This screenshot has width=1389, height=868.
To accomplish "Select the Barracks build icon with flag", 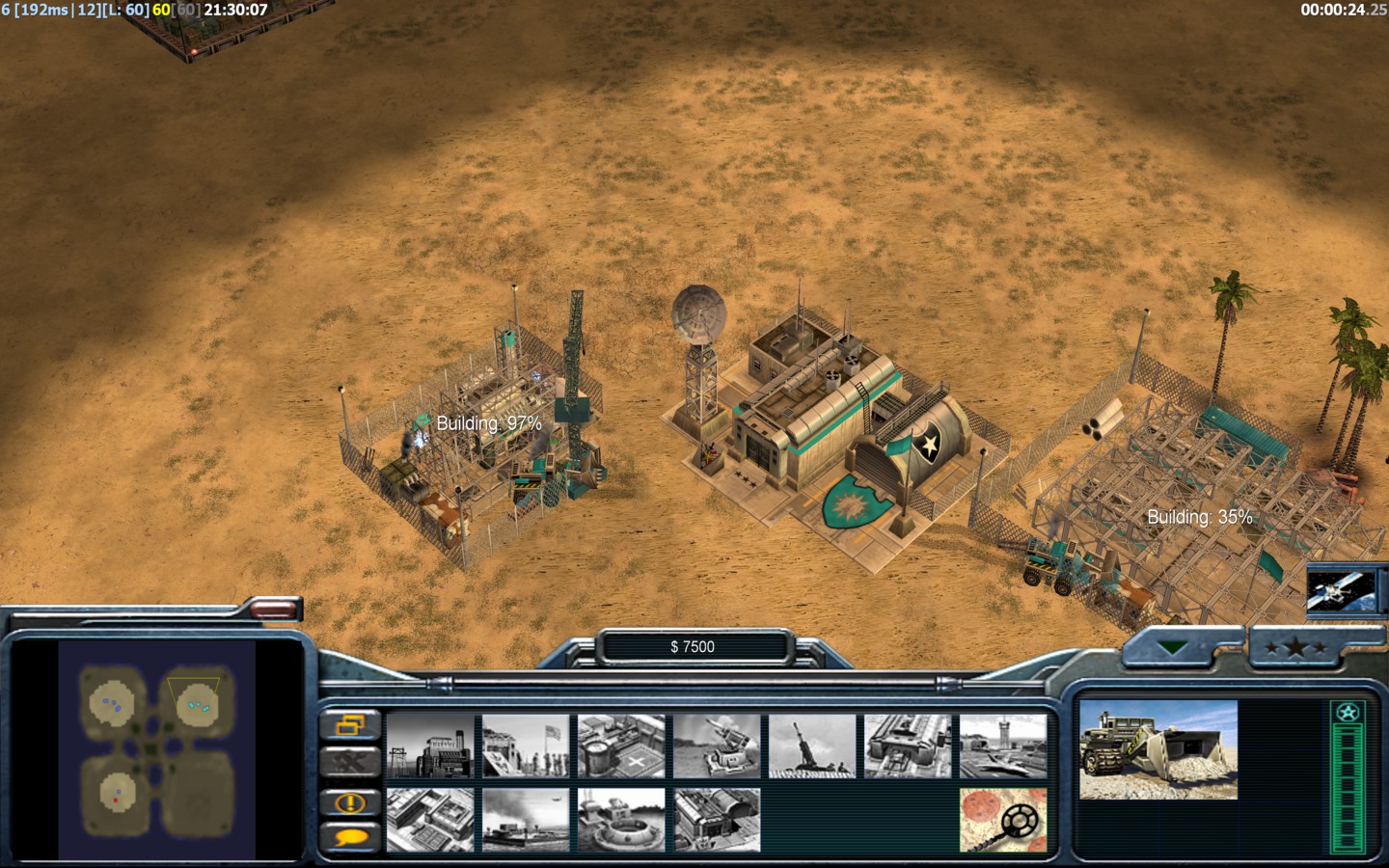I will (526, 746).
